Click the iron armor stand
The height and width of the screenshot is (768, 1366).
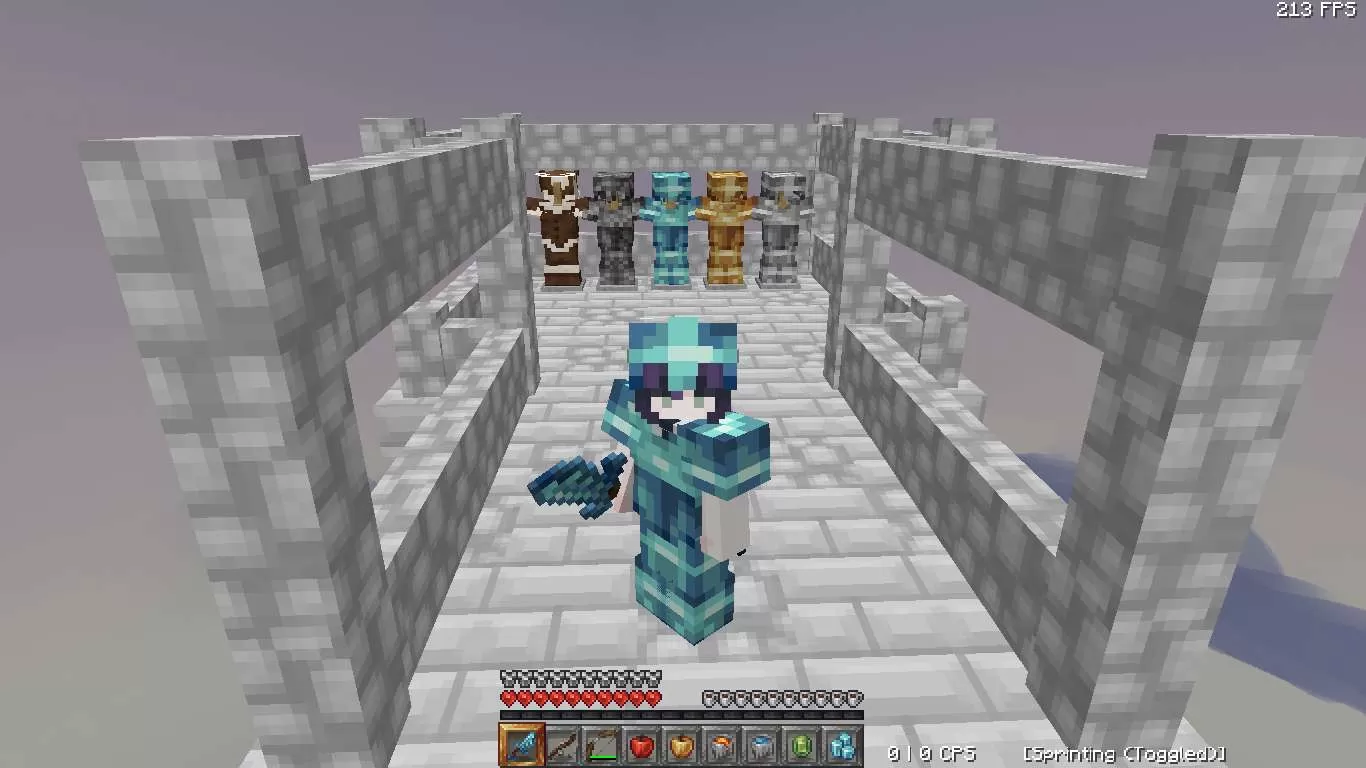tap(782, 220)
